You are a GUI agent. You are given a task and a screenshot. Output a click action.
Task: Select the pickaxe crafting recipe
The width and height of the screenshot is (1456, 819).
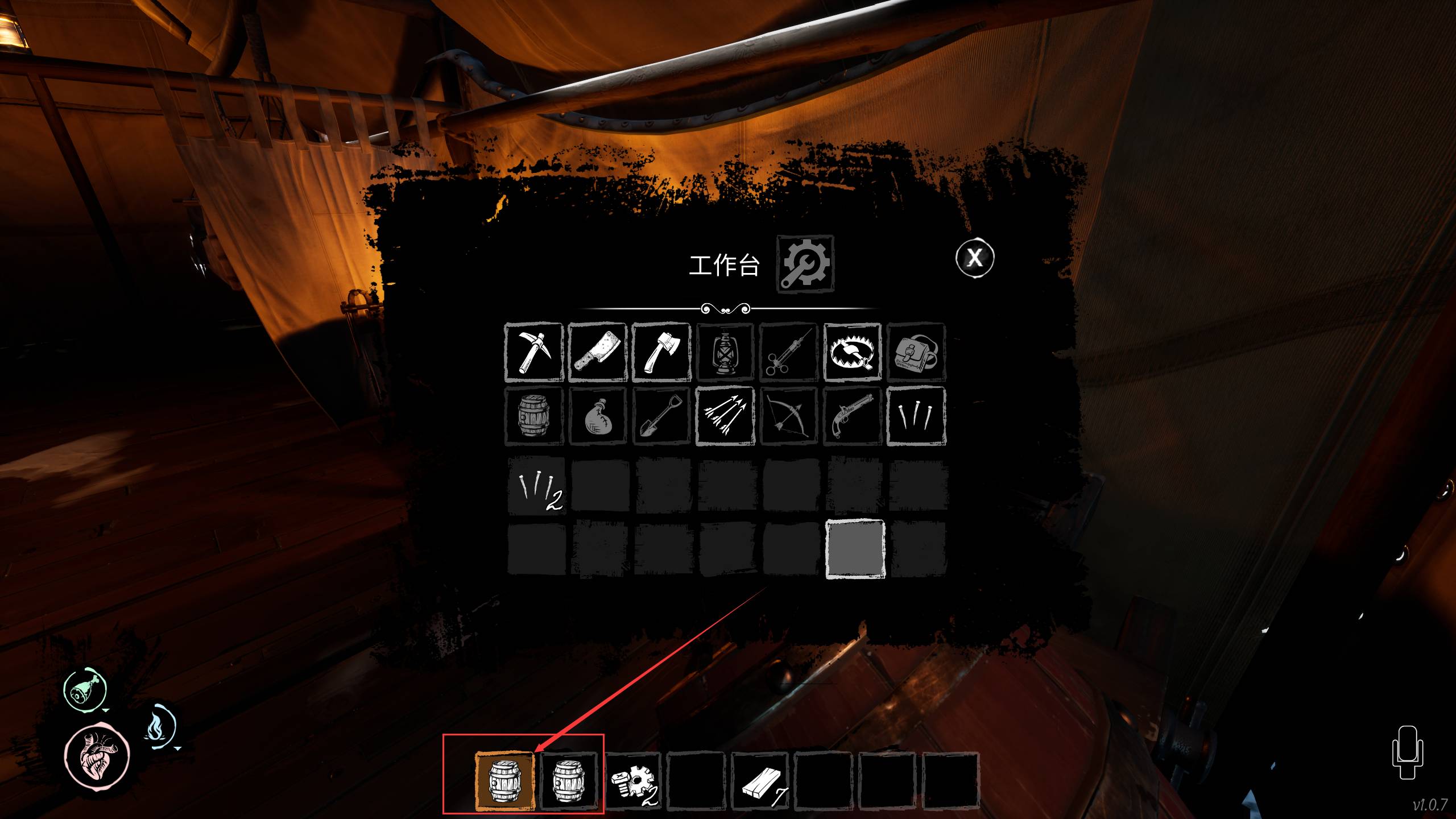coord(533,352)
